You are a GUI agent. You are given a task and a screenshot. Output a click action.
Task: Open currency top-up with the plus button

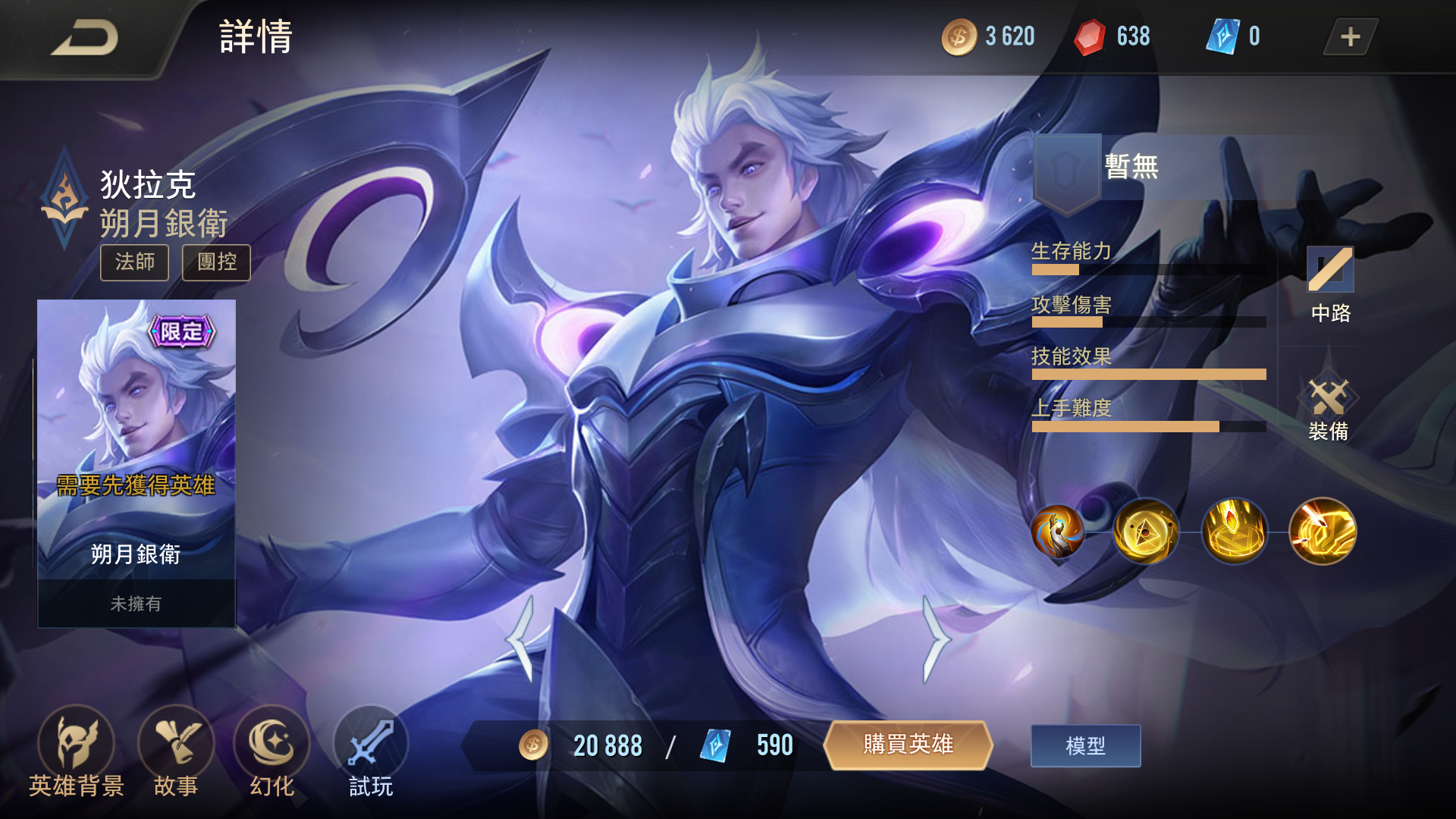1349,36
